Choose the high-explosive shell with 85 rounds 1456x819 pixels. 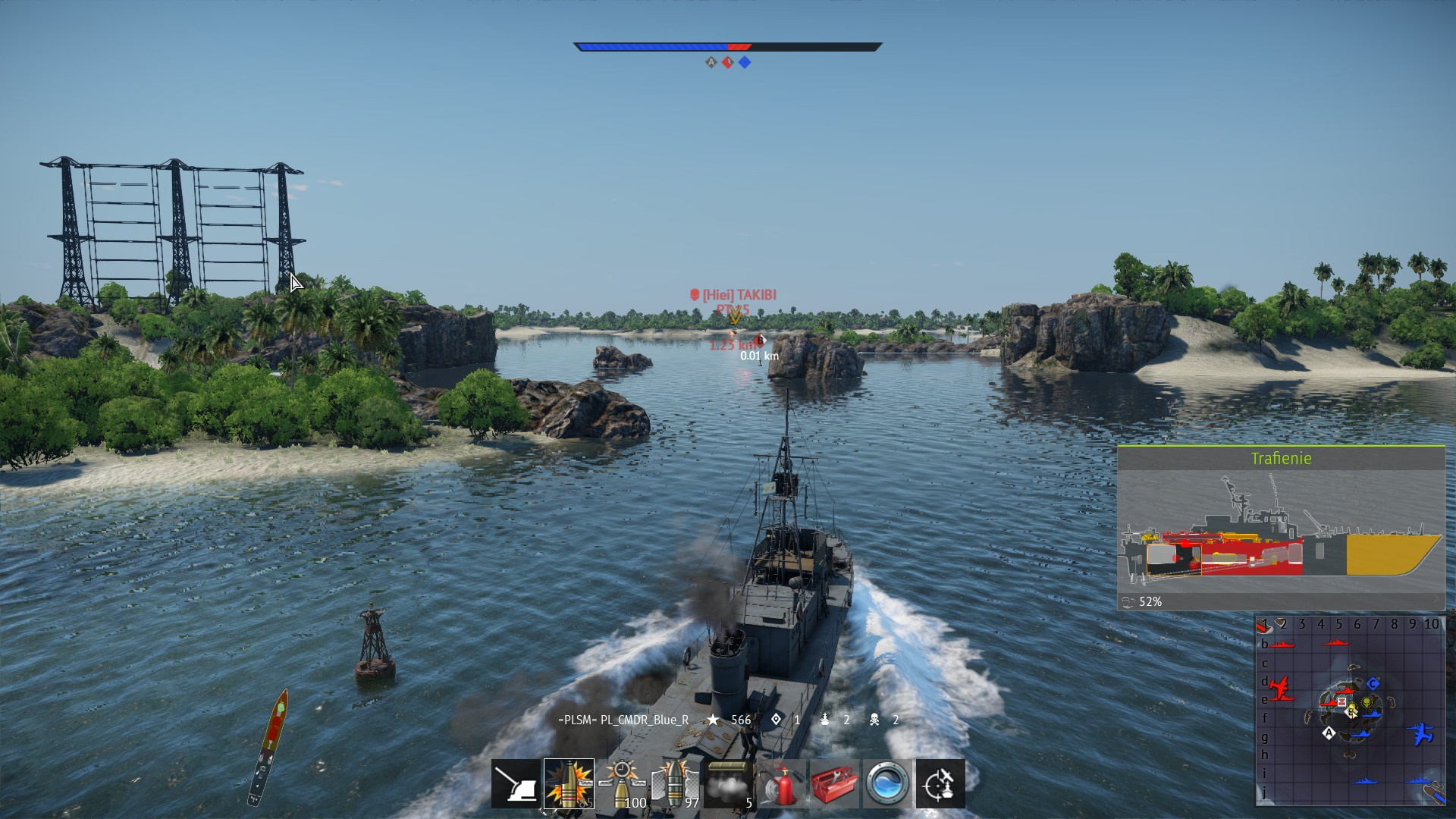(569, 783)
